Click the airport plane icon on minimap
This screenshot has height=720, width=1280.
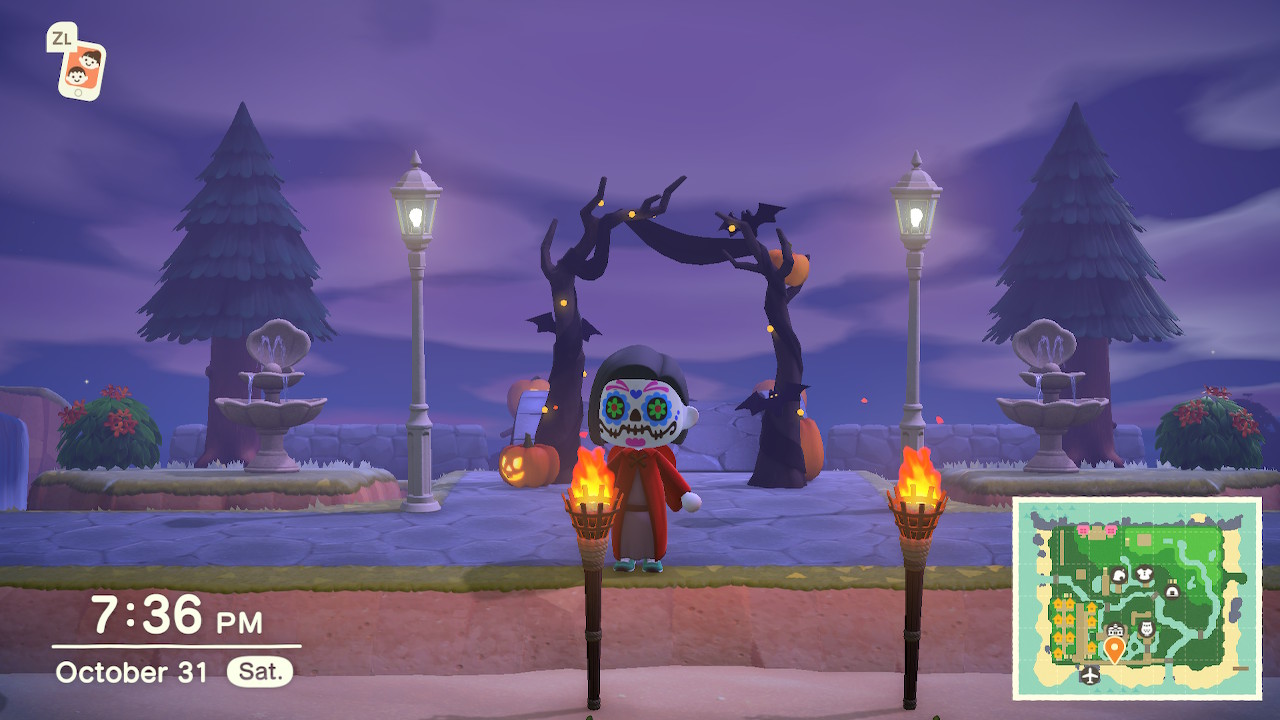1089,676
